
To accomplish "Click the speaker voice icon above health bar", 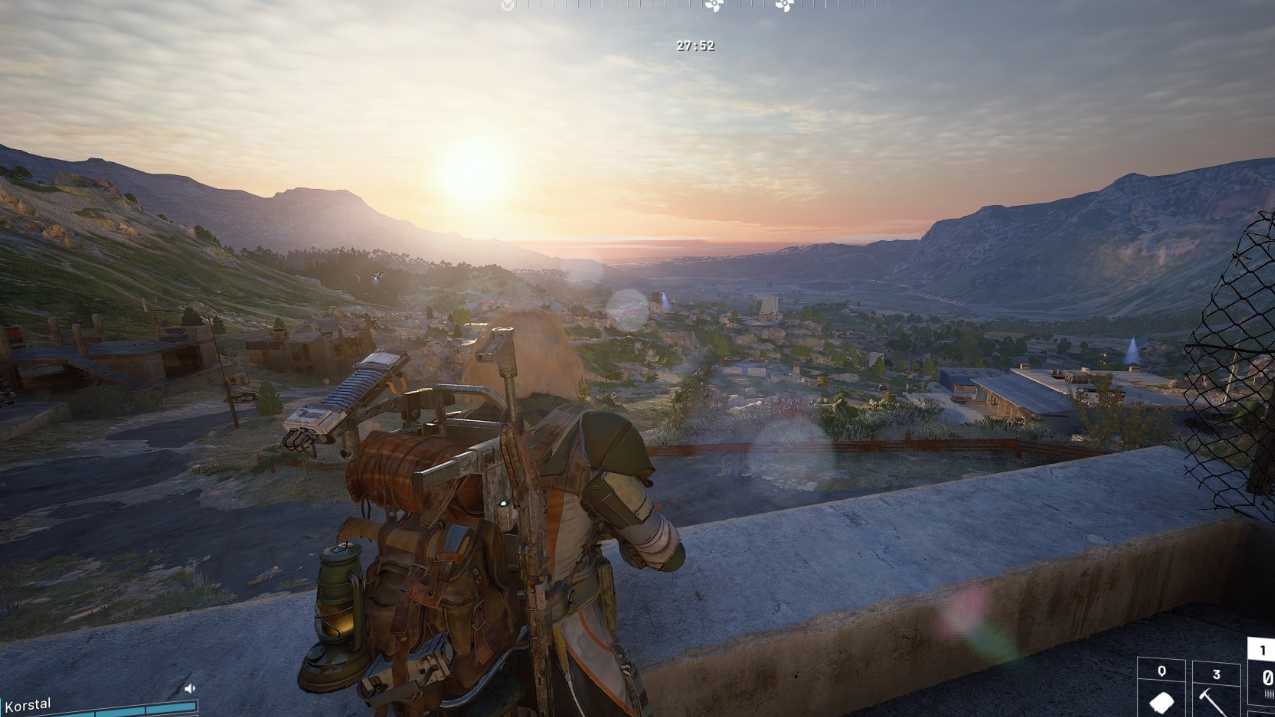I will 189,688.
